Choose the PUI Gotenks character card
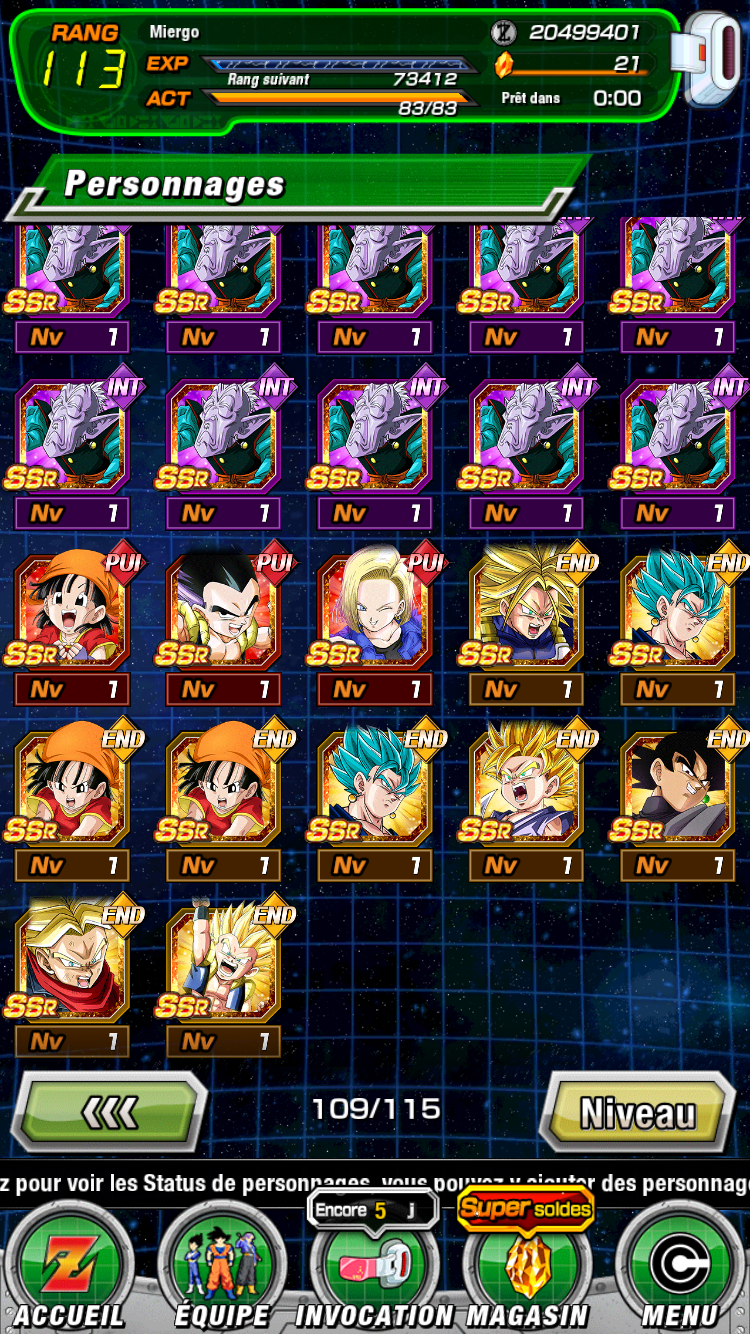Viewport: 750px width, 1334px height. coord(223,610)
